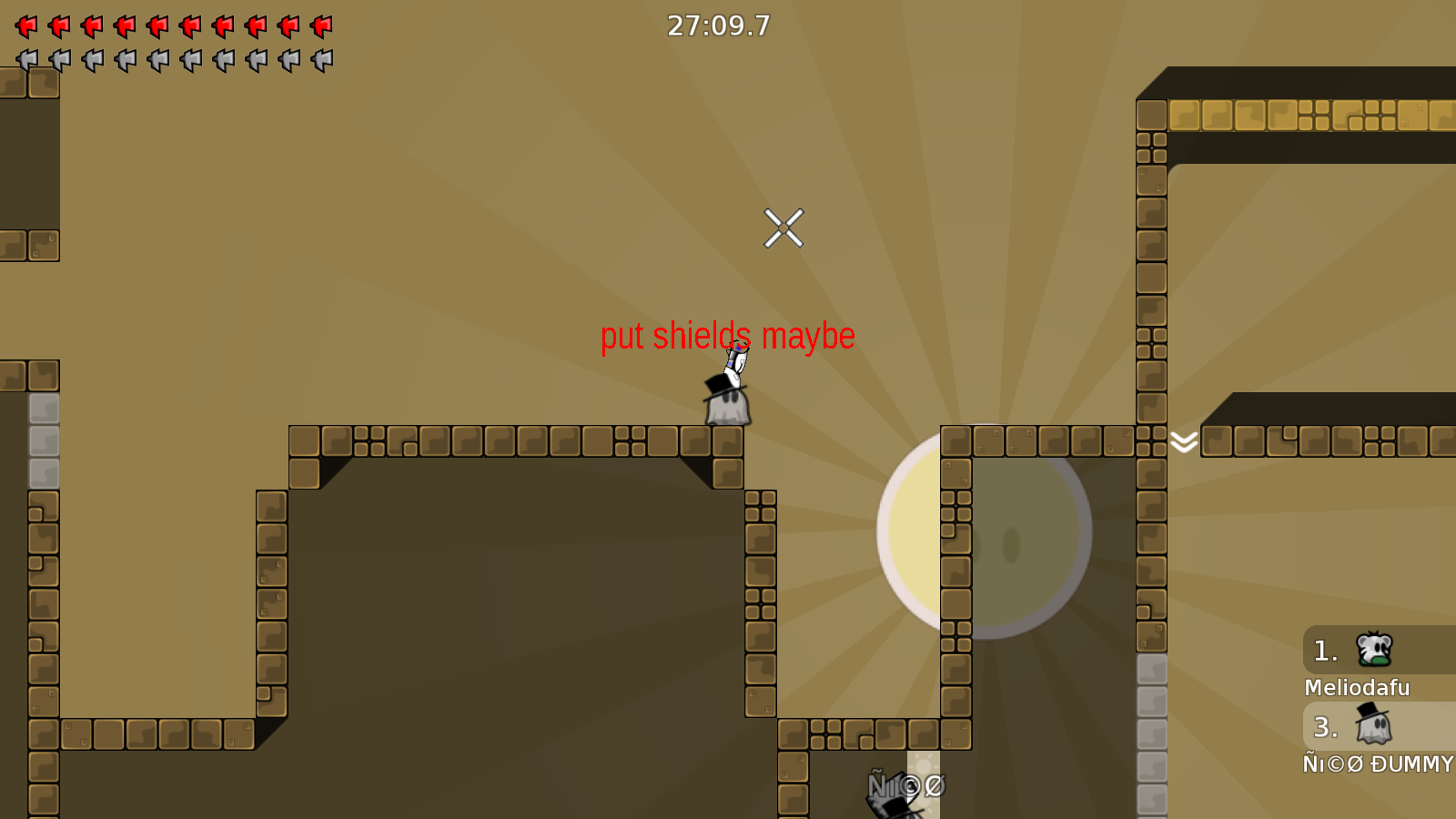Select the rank 1 leaderboard entry
1456x819 pixels.
tap(1356, 651)
